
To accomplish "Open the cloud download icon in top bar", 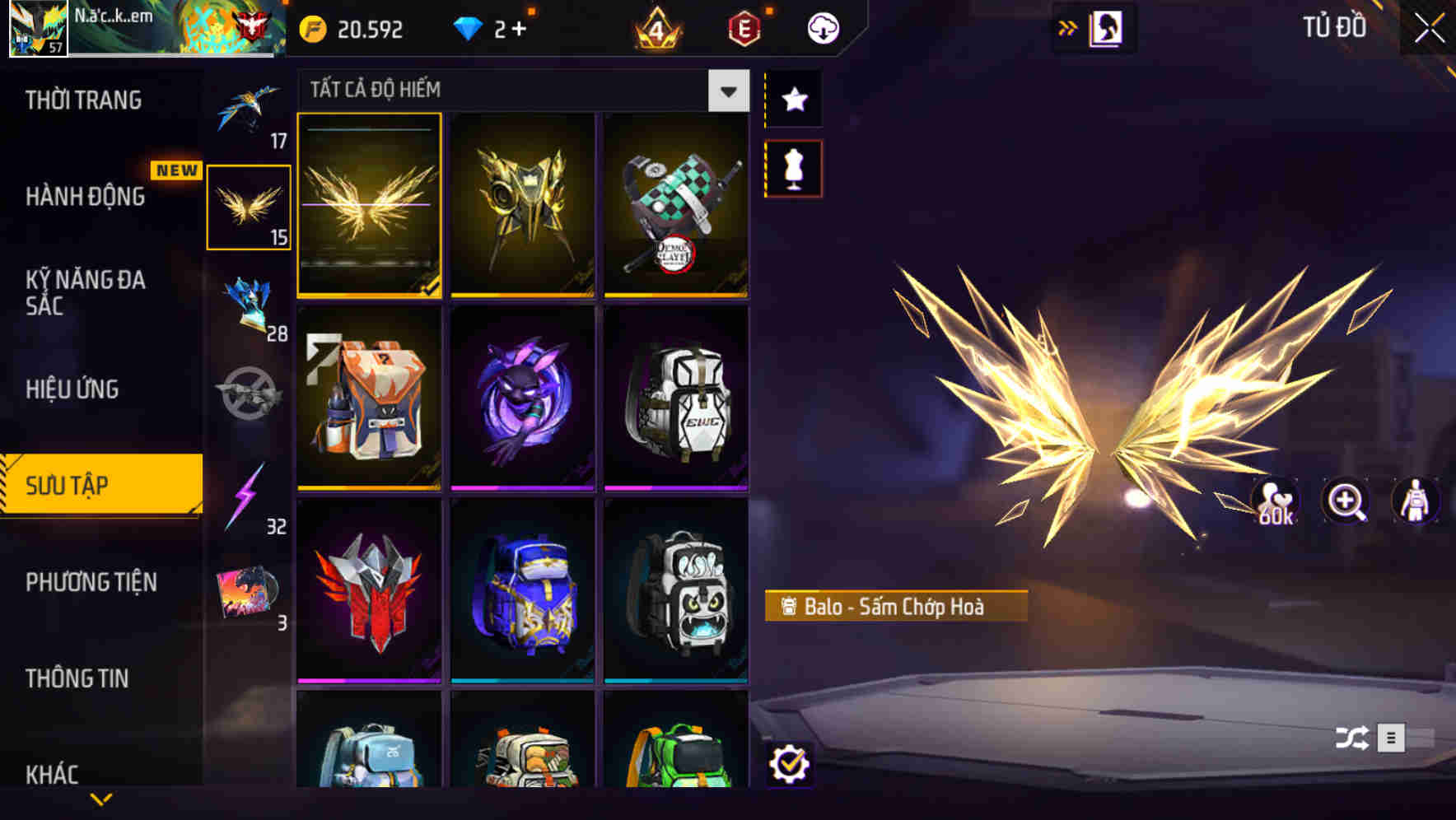I will (x=824, y=27).
